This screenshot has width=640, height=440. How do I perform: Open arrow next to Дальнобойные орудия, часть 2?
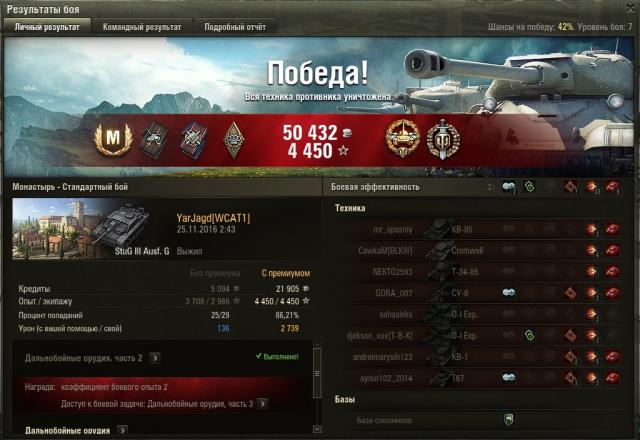pos(155,357)
